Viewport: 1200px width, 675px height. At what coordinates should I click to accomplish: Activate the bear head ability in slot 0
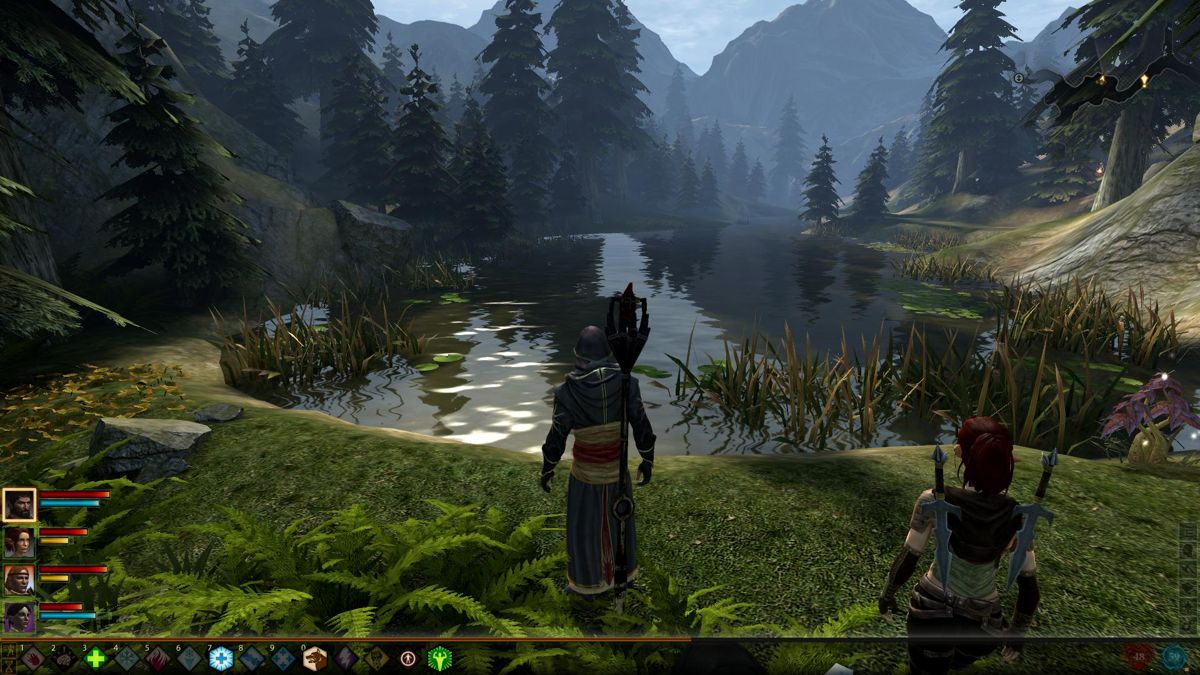pyautogui.click(x=314, y=658)
